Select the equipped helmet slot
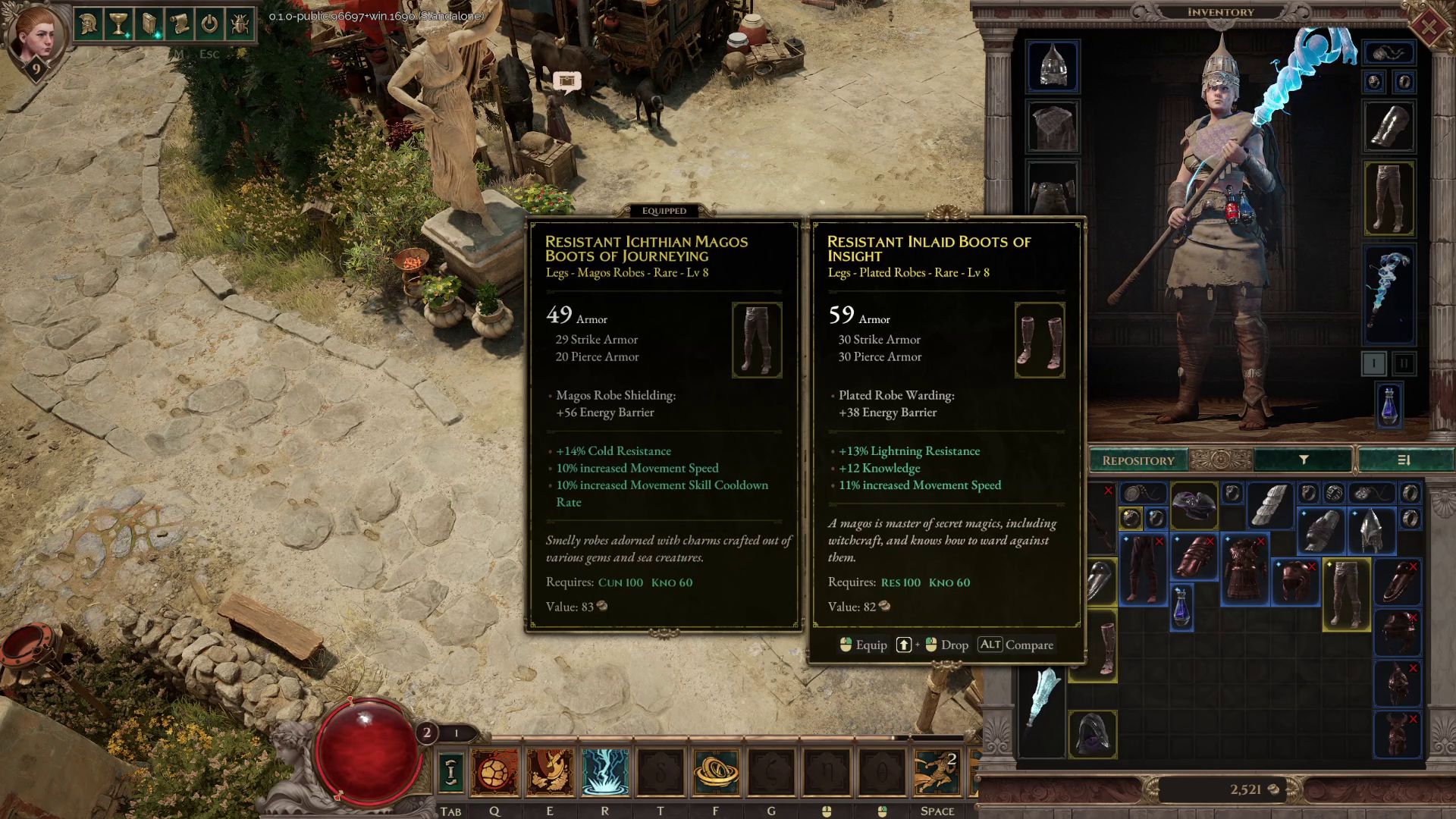Viewport: 1456px width, 819px height. click(1053, 66)
